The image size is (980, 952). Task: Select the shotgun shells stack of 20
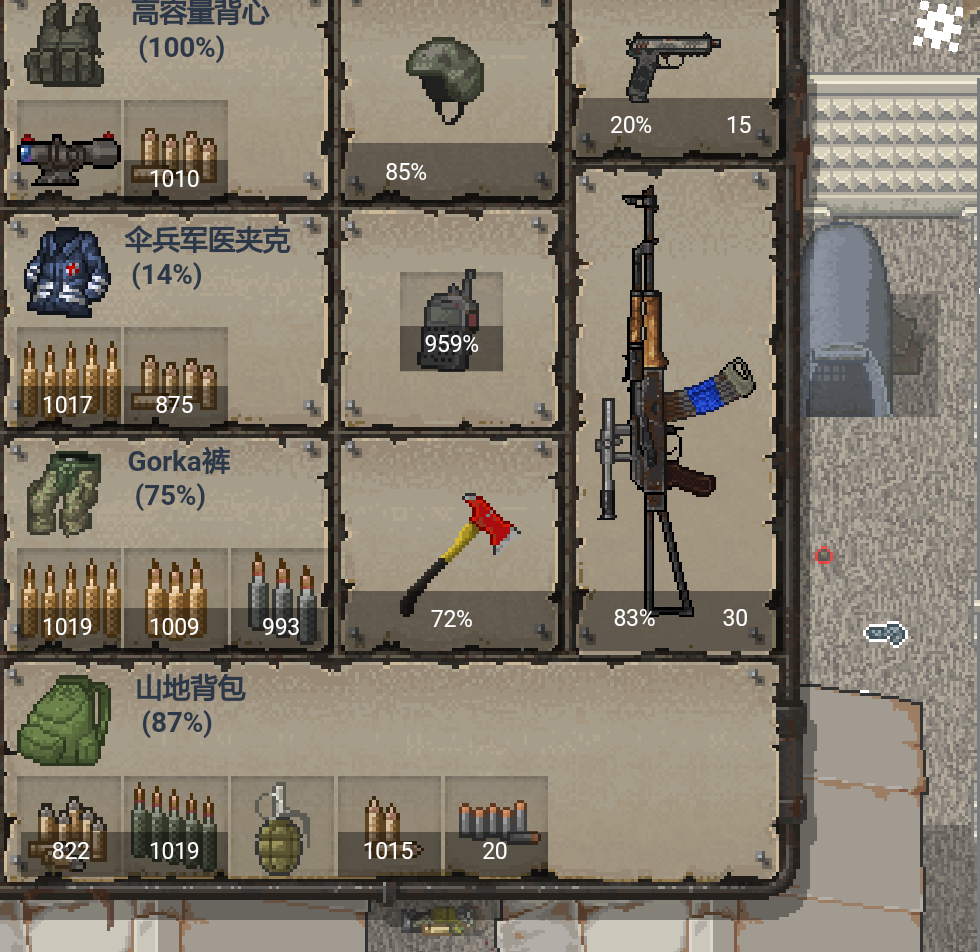495,826
